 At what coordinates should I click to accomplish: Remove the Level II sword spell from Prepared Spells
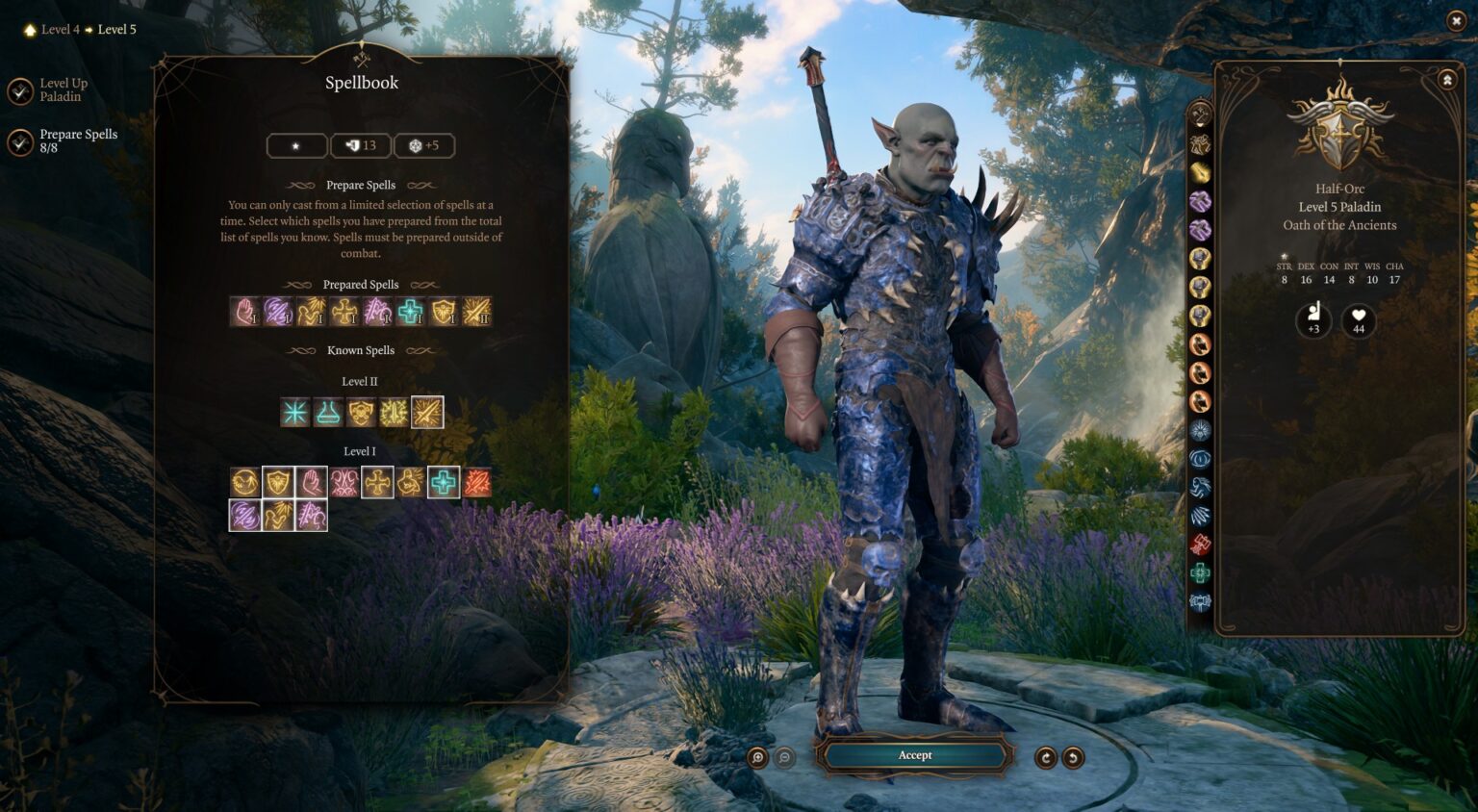tap(476, 312)
